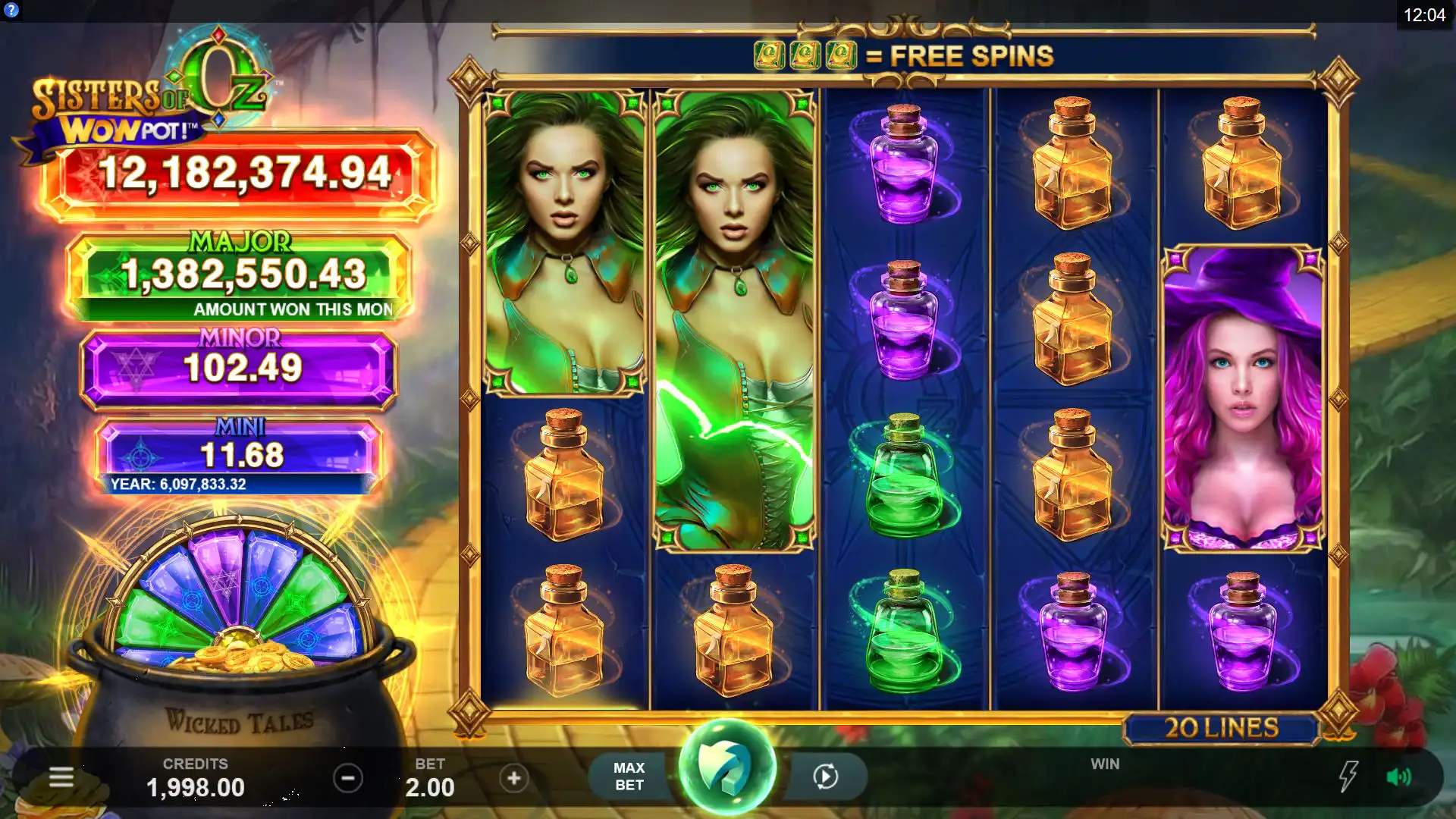The height and width of the screenshot is (819, 1456).
Task: Open the autoplay spin options
Action: [825, 777]
